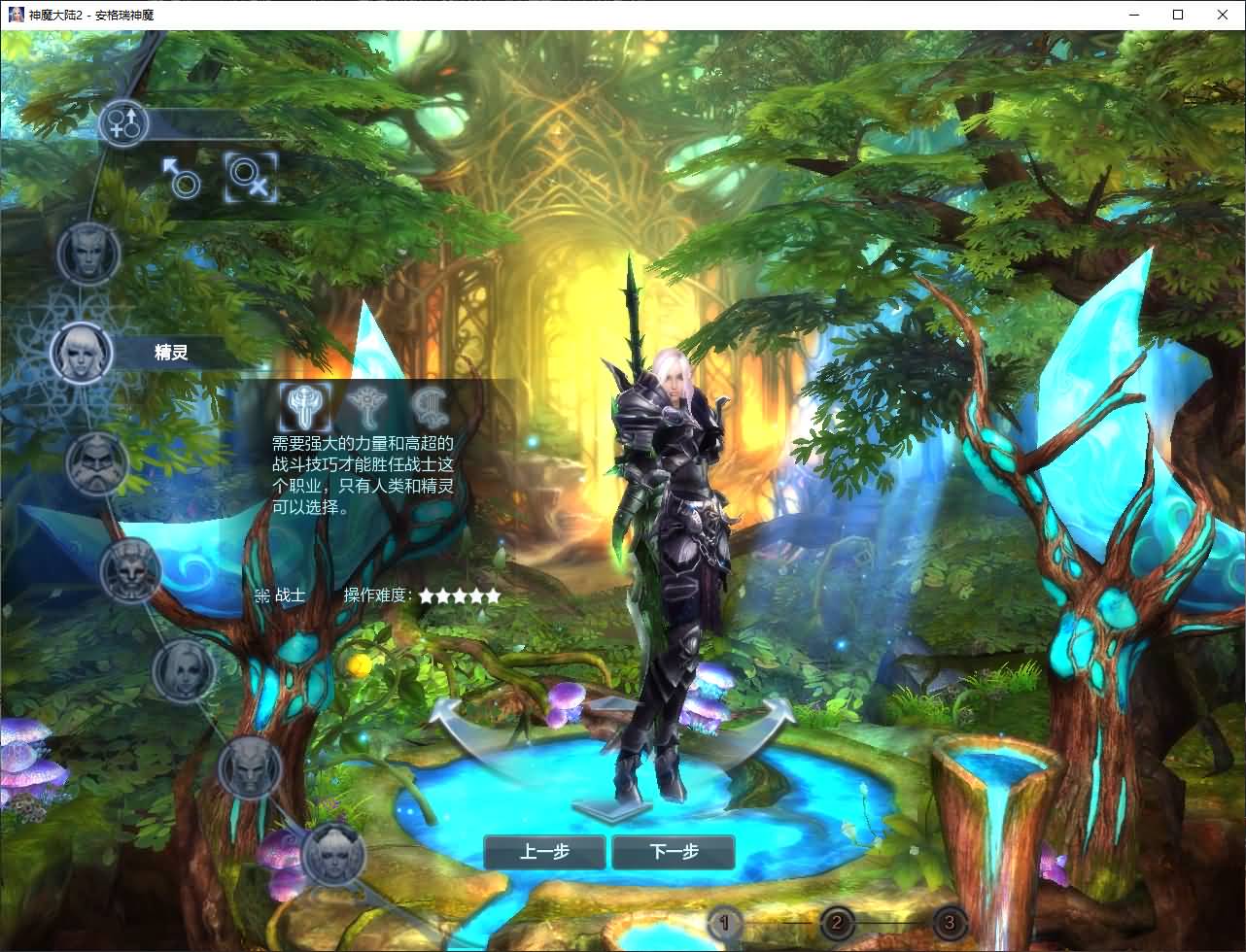
Task: Close the game window
Action: click(x=1223, y=15)
